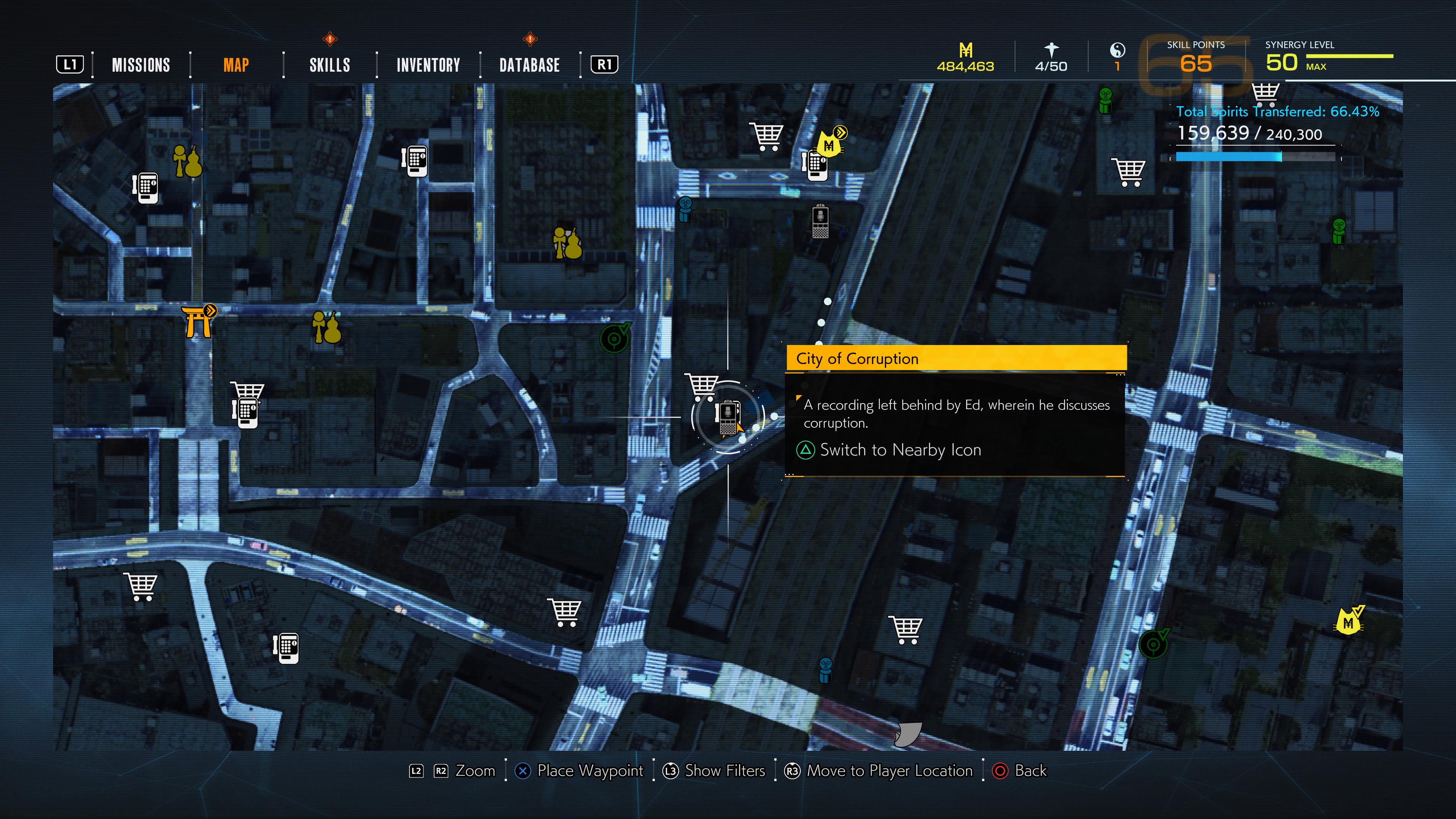Open the Database tab
This screenshot has width=1456, height=819.
529,65
